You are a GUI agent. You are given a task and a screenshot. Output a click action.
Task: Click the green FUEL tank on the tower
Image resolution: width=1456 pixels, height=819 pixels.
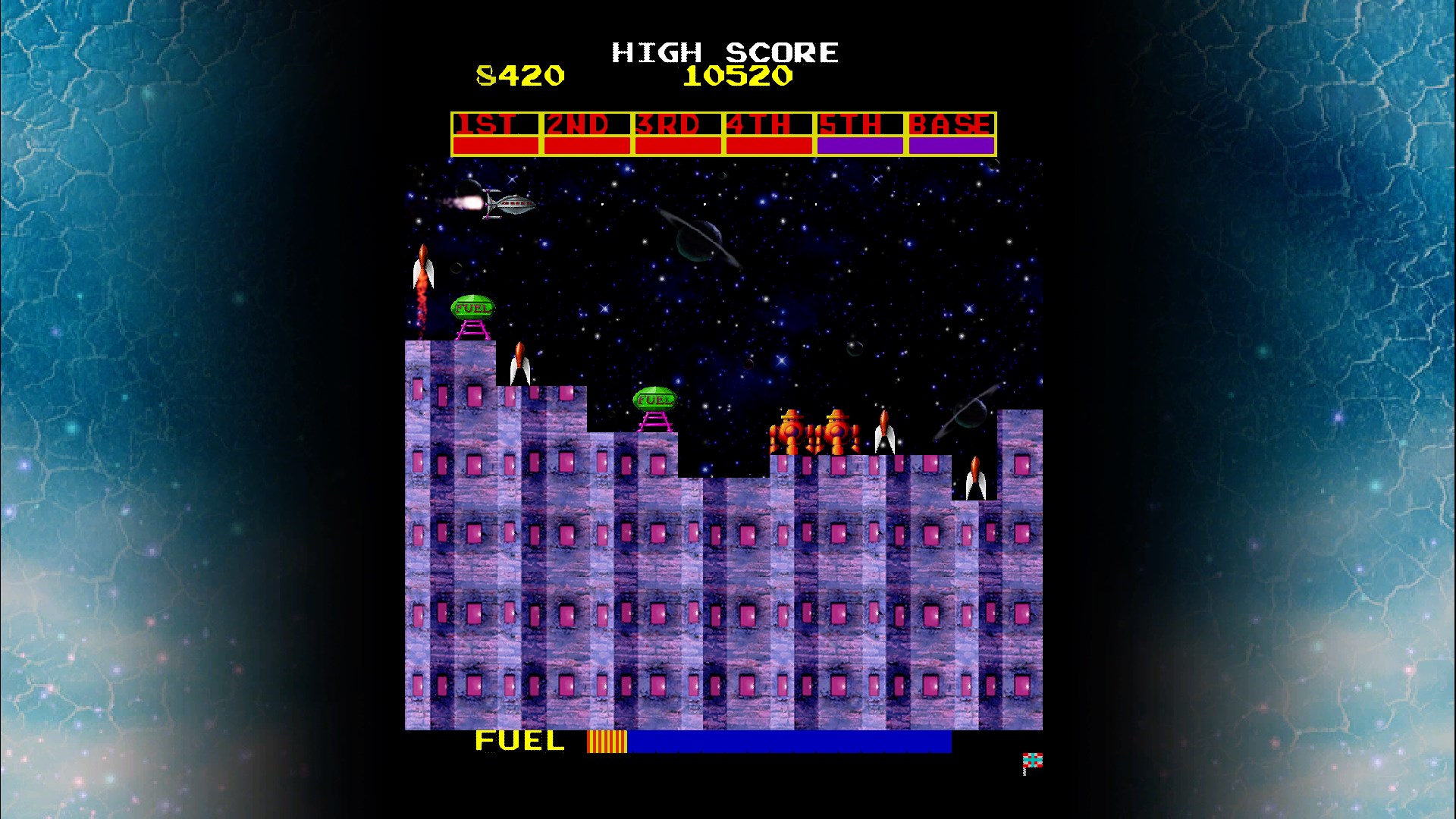[472, 308]
